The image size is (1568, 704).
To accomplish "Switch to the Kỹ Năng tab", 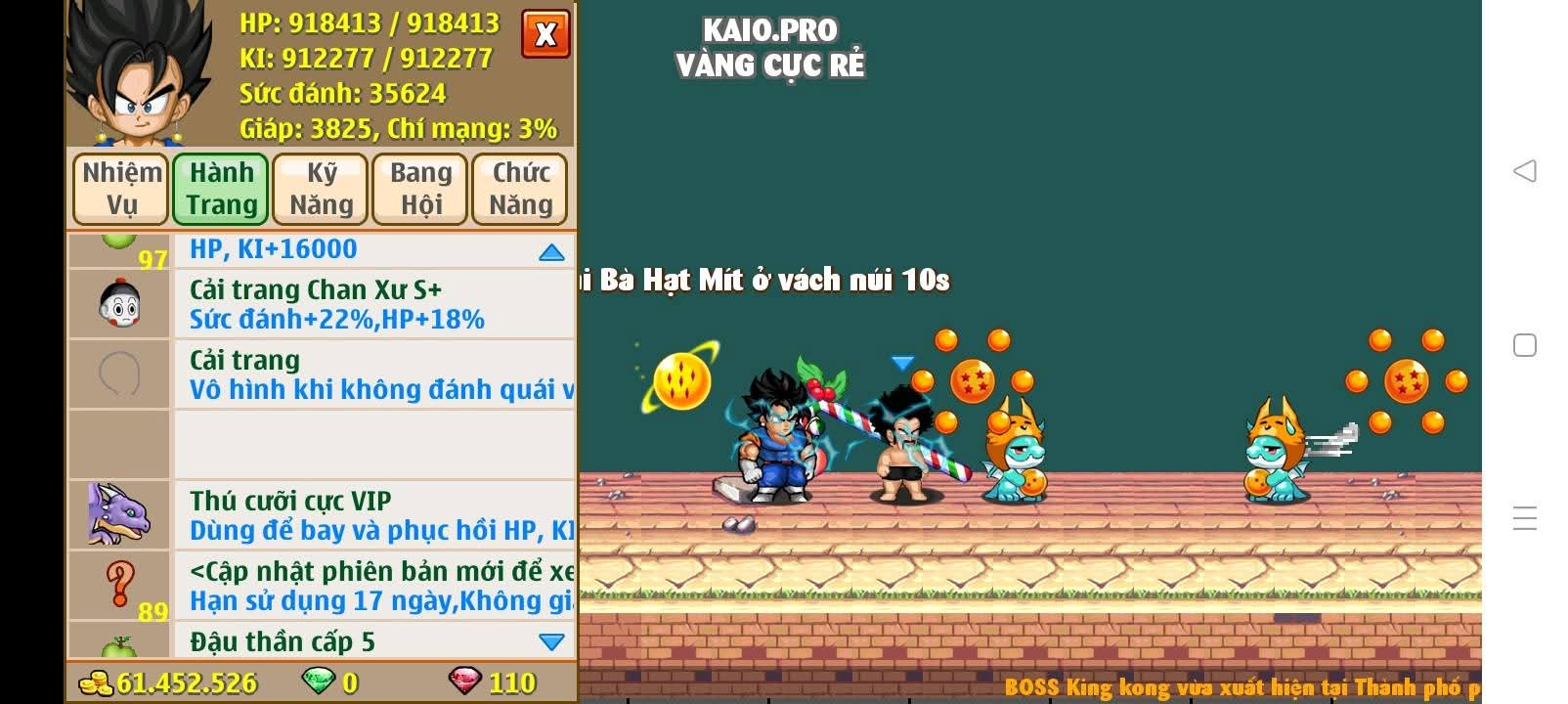I will coord(320,189).
